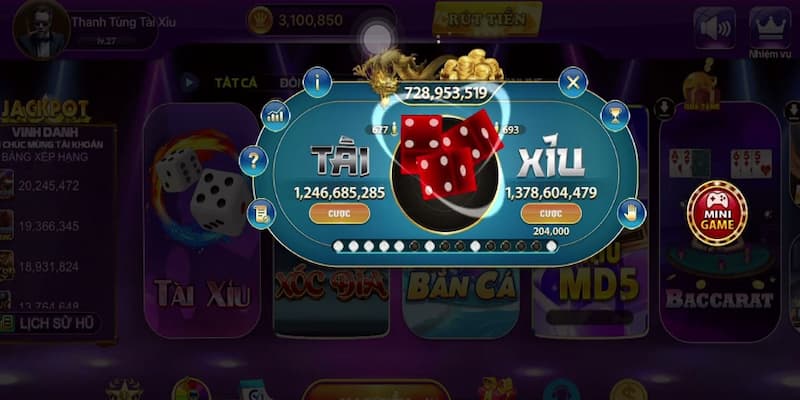Screen dimensions: 800x400
Task: Open Lịch Sử Hũ jackpot history
Action: 50,323
